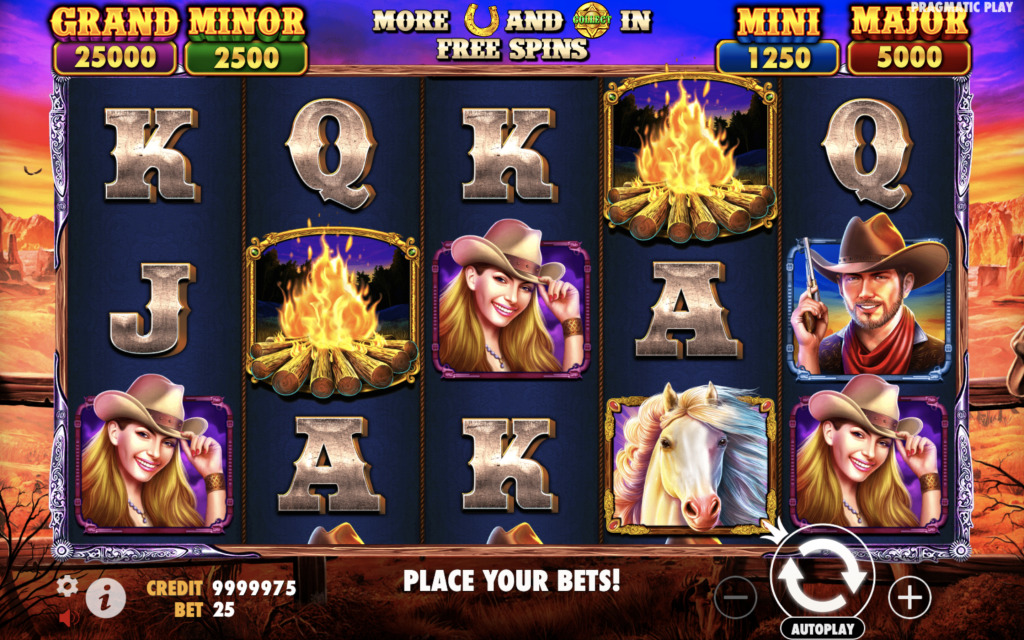Image resolution: width=1024 pixels, height=640 pixels.
Task: Toggle the sound speaker icon
Action: [67, 619]
